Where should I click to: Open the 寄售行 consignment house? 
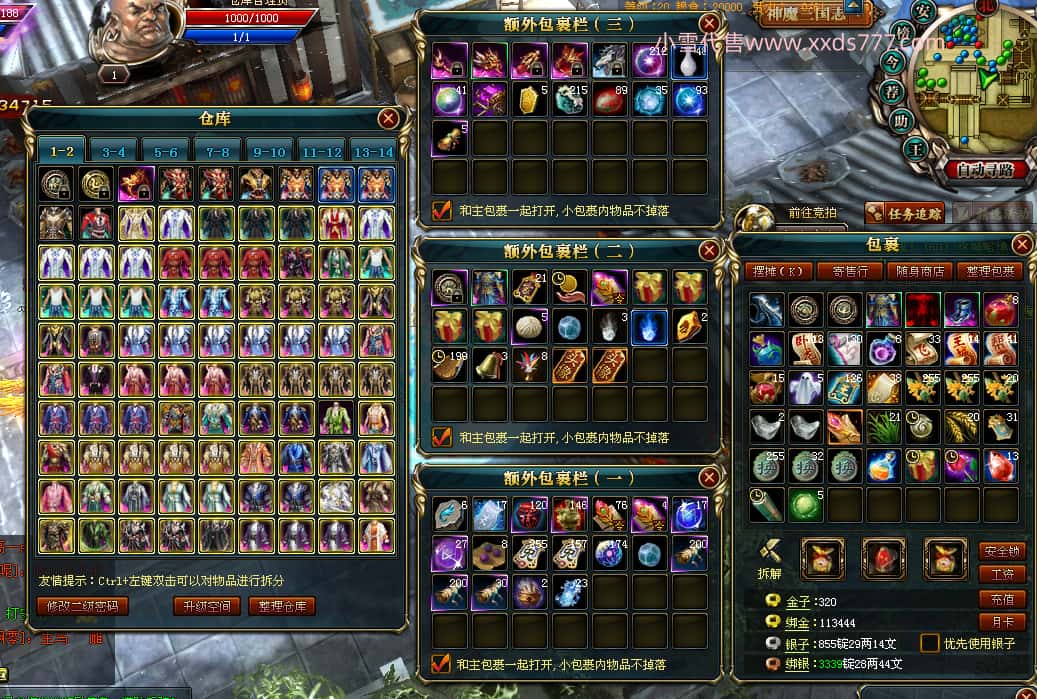coord(849,271)
